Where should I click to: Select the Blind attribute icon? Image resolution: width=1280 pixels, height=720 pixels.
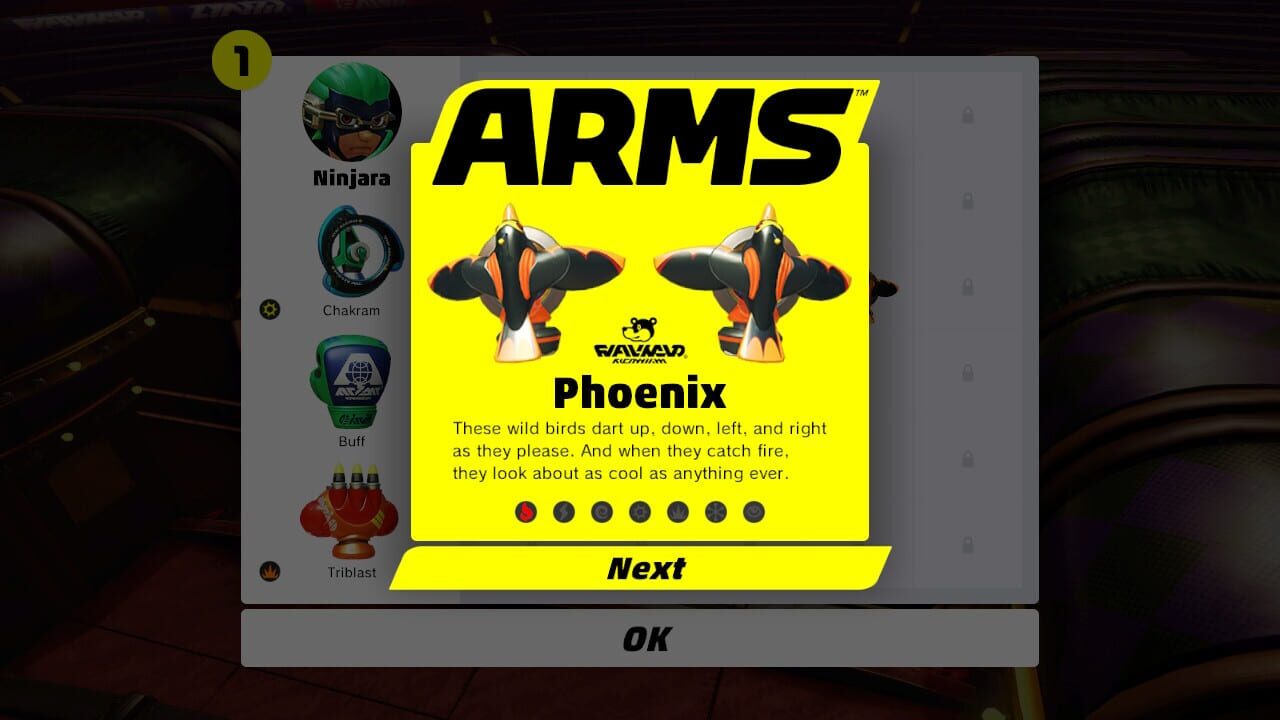pyautogui.click(x=752, y=511)
